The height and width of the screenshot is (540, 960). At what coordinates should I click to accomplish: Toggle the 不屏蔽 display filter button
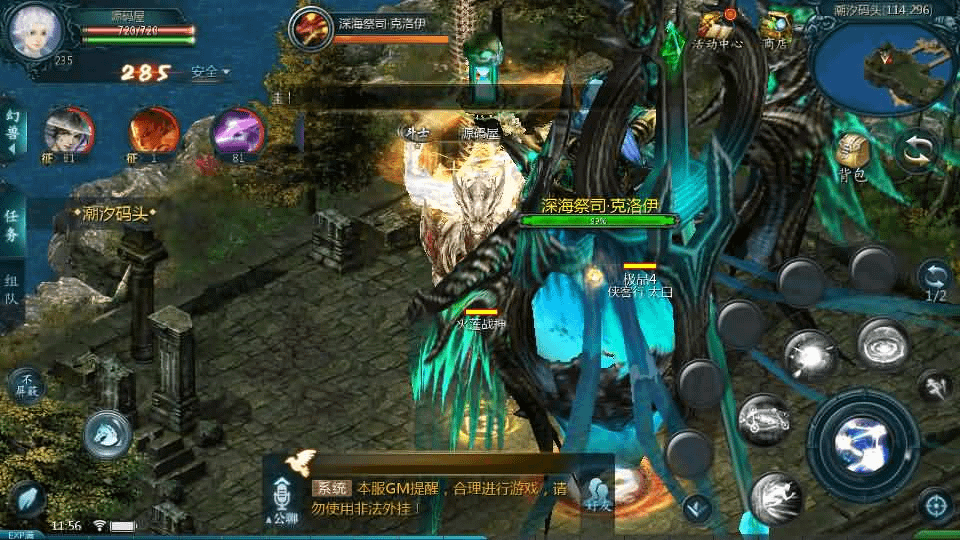point(26,385)
